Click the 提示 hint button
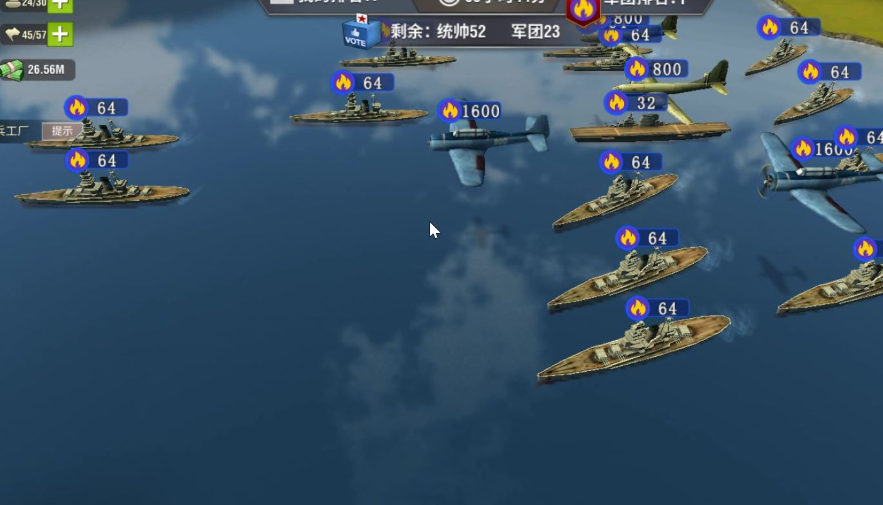The image size is (883, 505). 62,131
